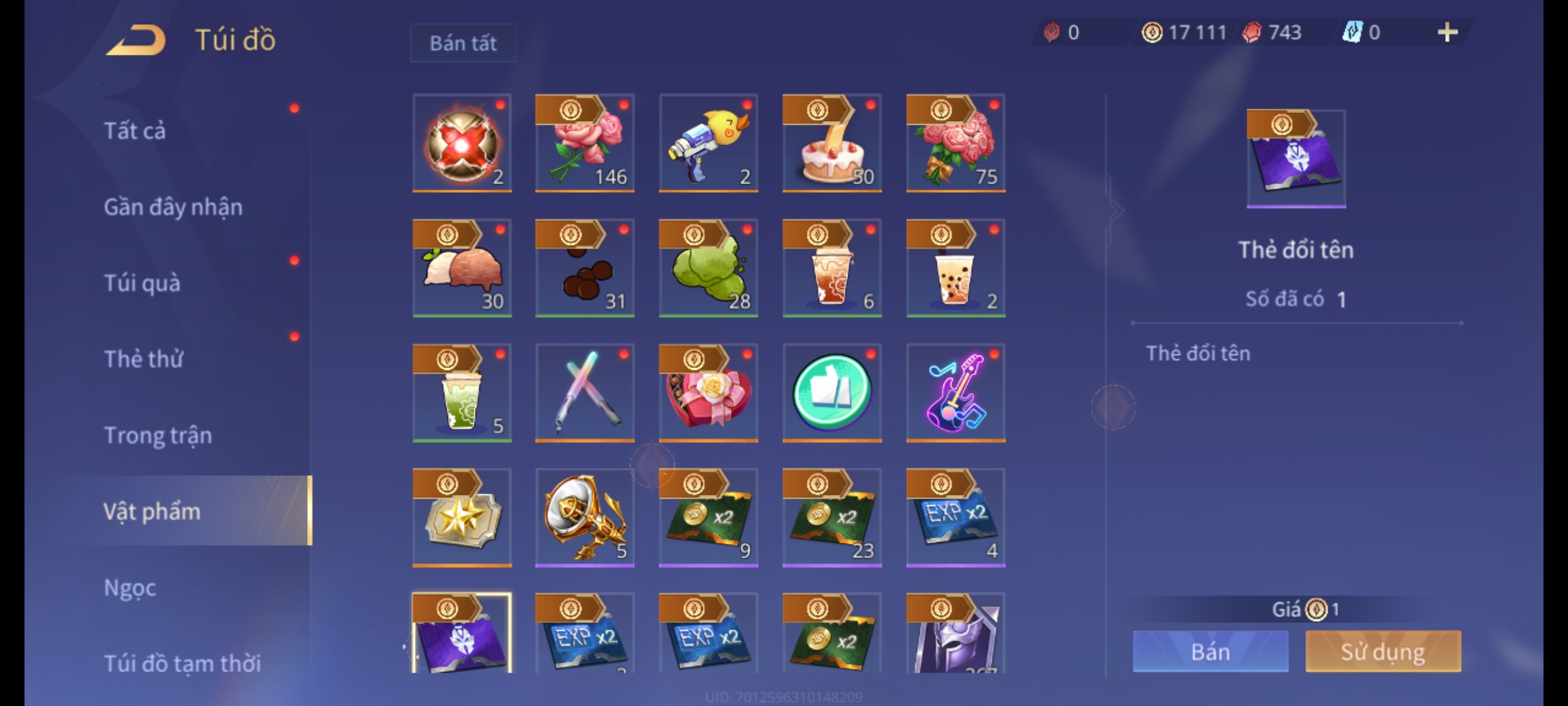Select the Túi đồ tạm thời tab

[182, 664]
